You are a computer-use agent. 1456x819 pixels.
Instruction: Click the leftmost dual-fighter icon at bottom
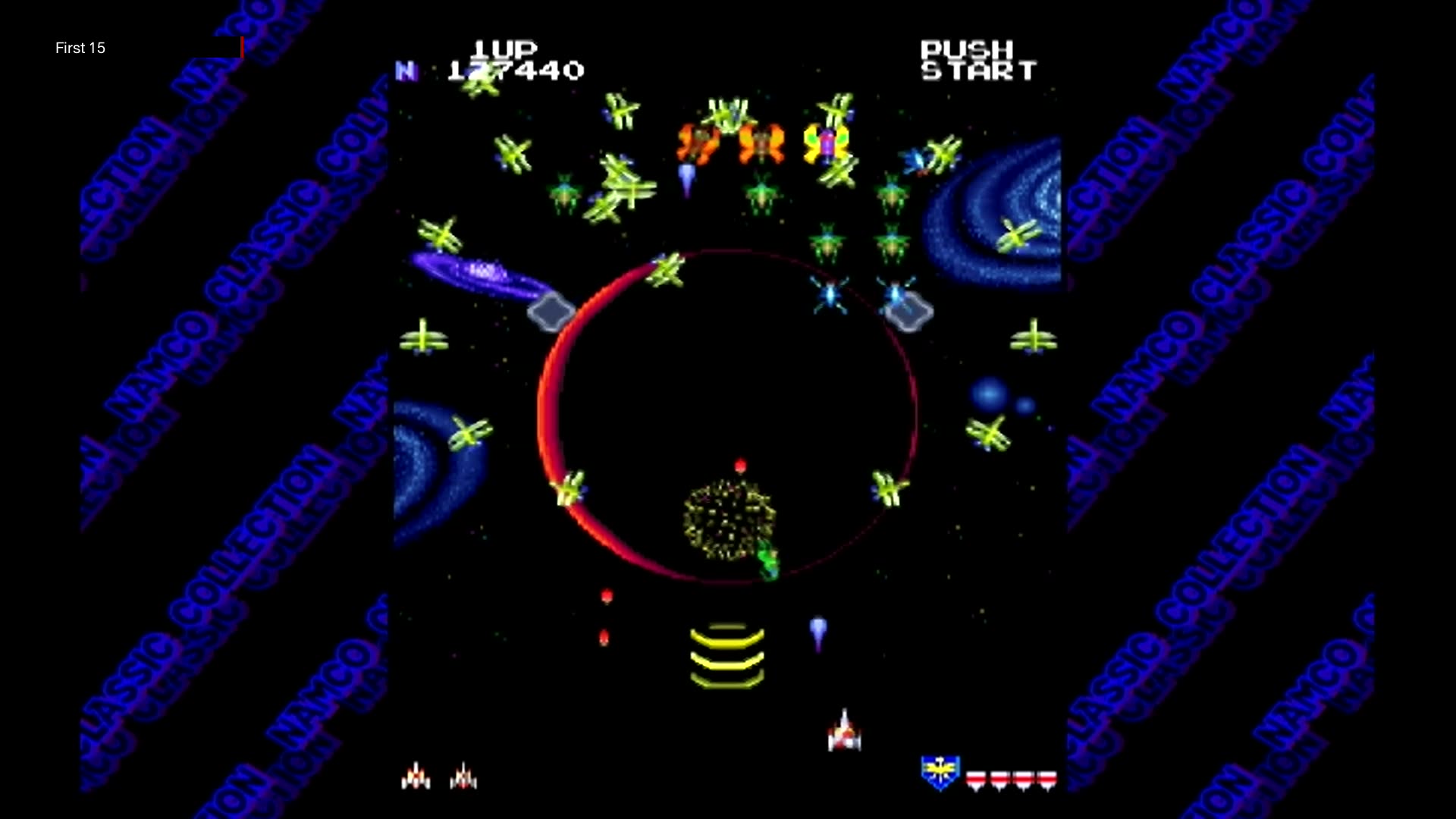416,775
